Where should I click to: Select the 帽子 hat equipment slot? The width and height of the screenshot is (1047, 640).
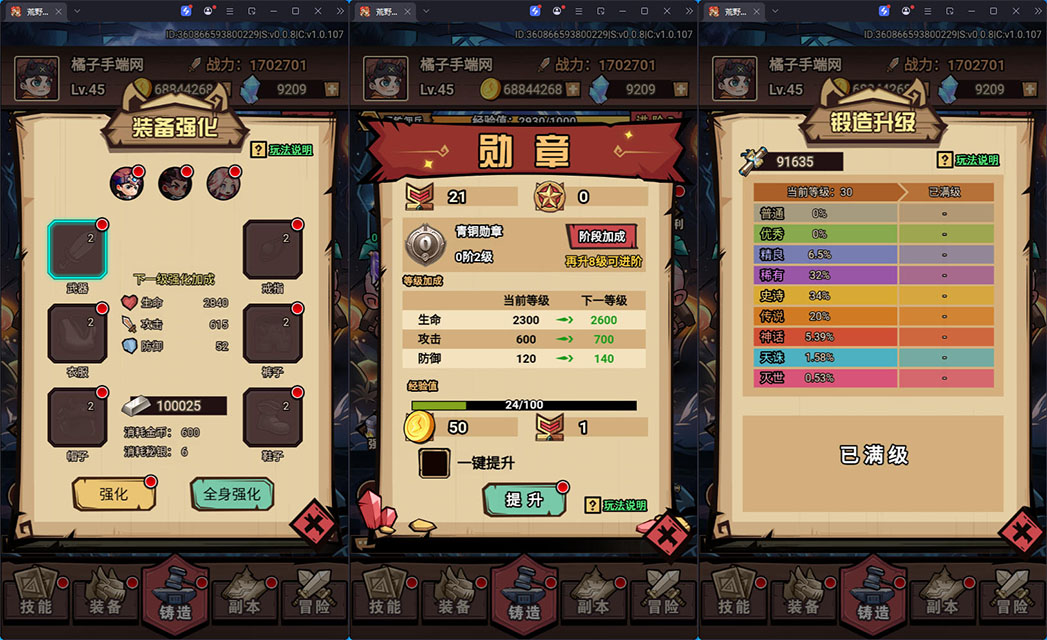(x=78, y=417)
